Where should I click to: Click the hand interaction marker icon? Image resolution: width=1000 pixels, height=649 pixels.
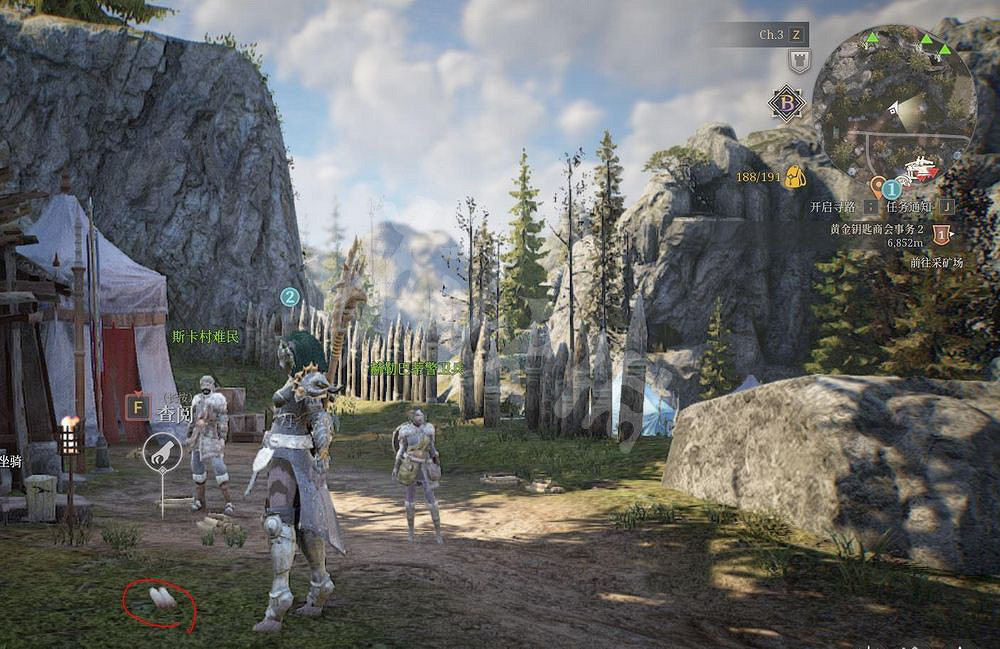[x=162, y=453]
